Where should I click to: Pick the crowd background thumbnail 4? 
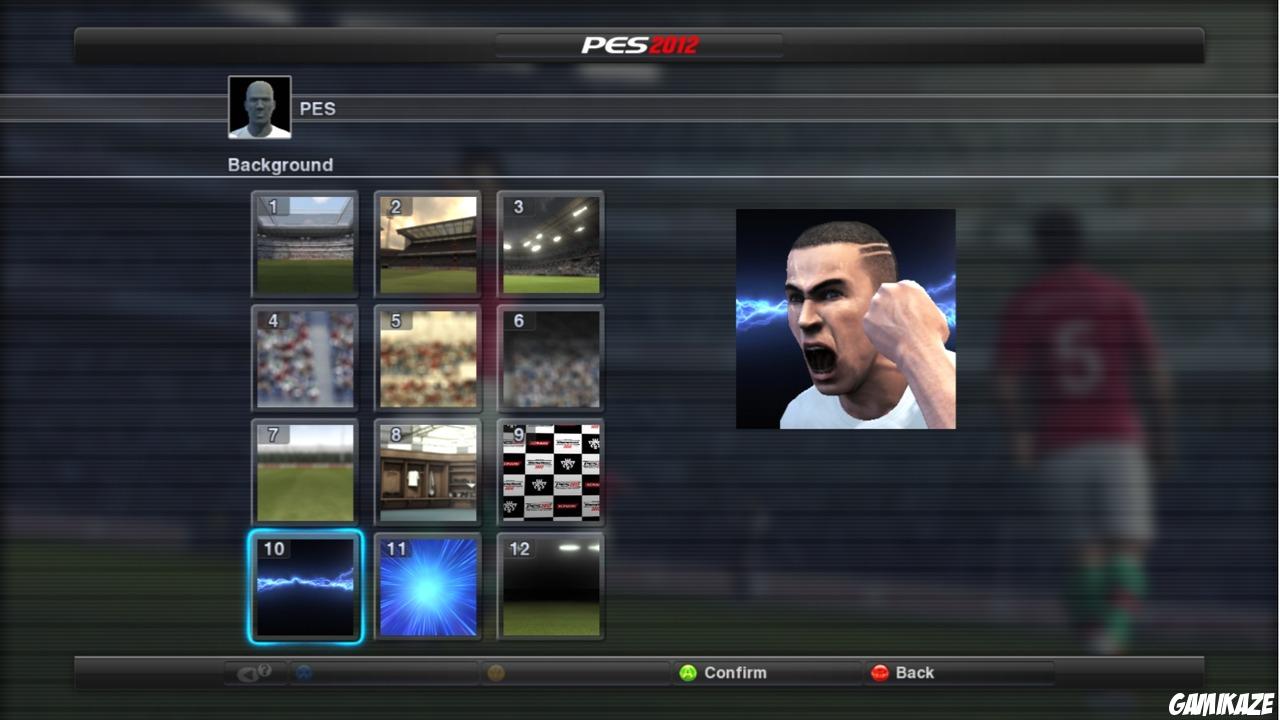click(304, 359)
